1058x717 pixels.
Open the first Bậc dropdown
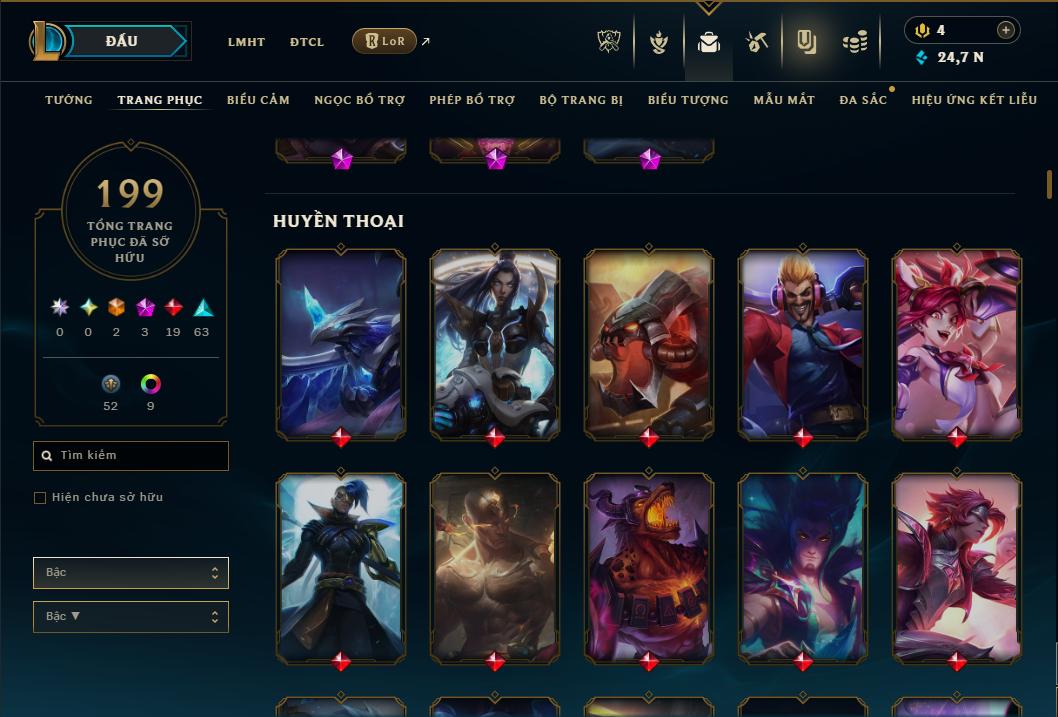point(131,573)
